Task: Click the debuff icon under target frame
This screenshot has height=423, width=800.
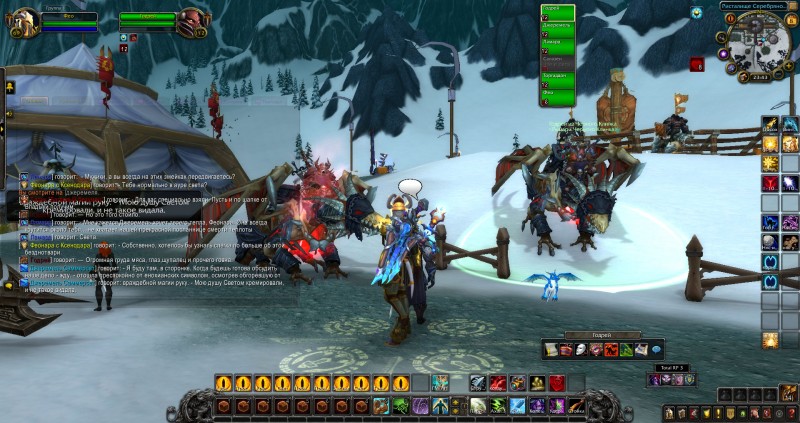Action: tap(134, 38)
